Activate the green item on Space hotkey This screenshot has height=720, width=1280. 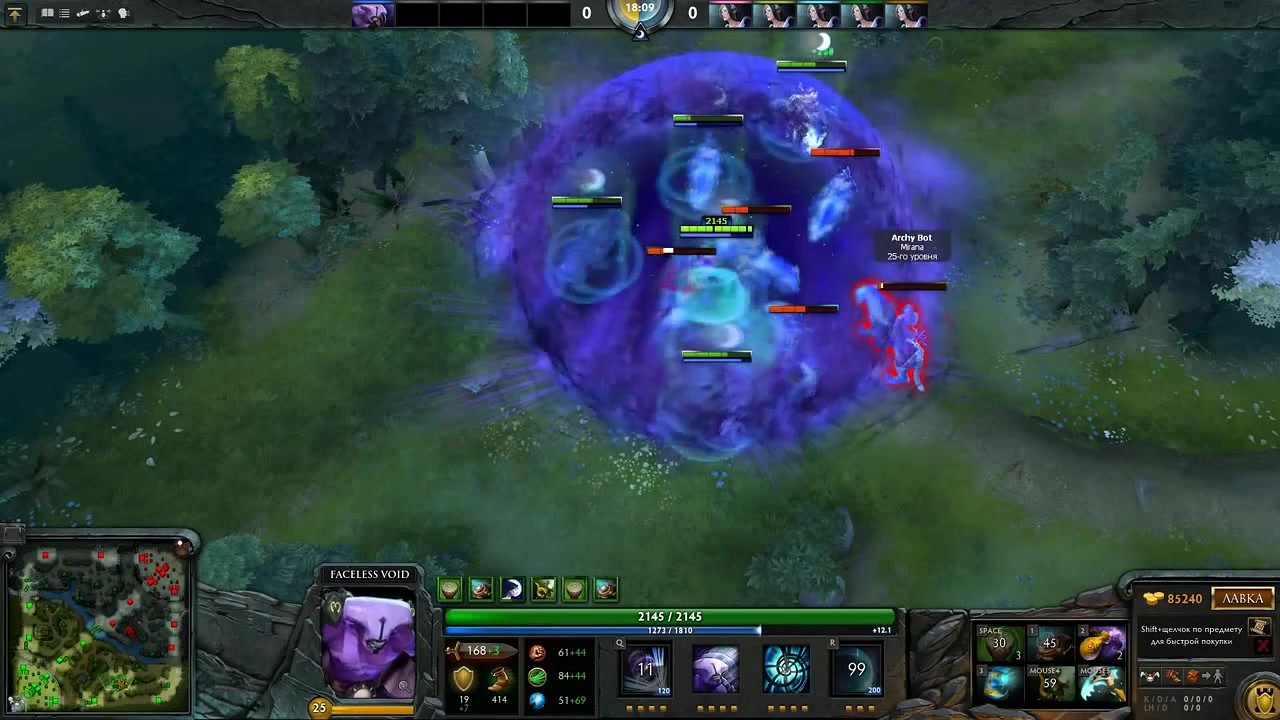tap(1001, 644)
